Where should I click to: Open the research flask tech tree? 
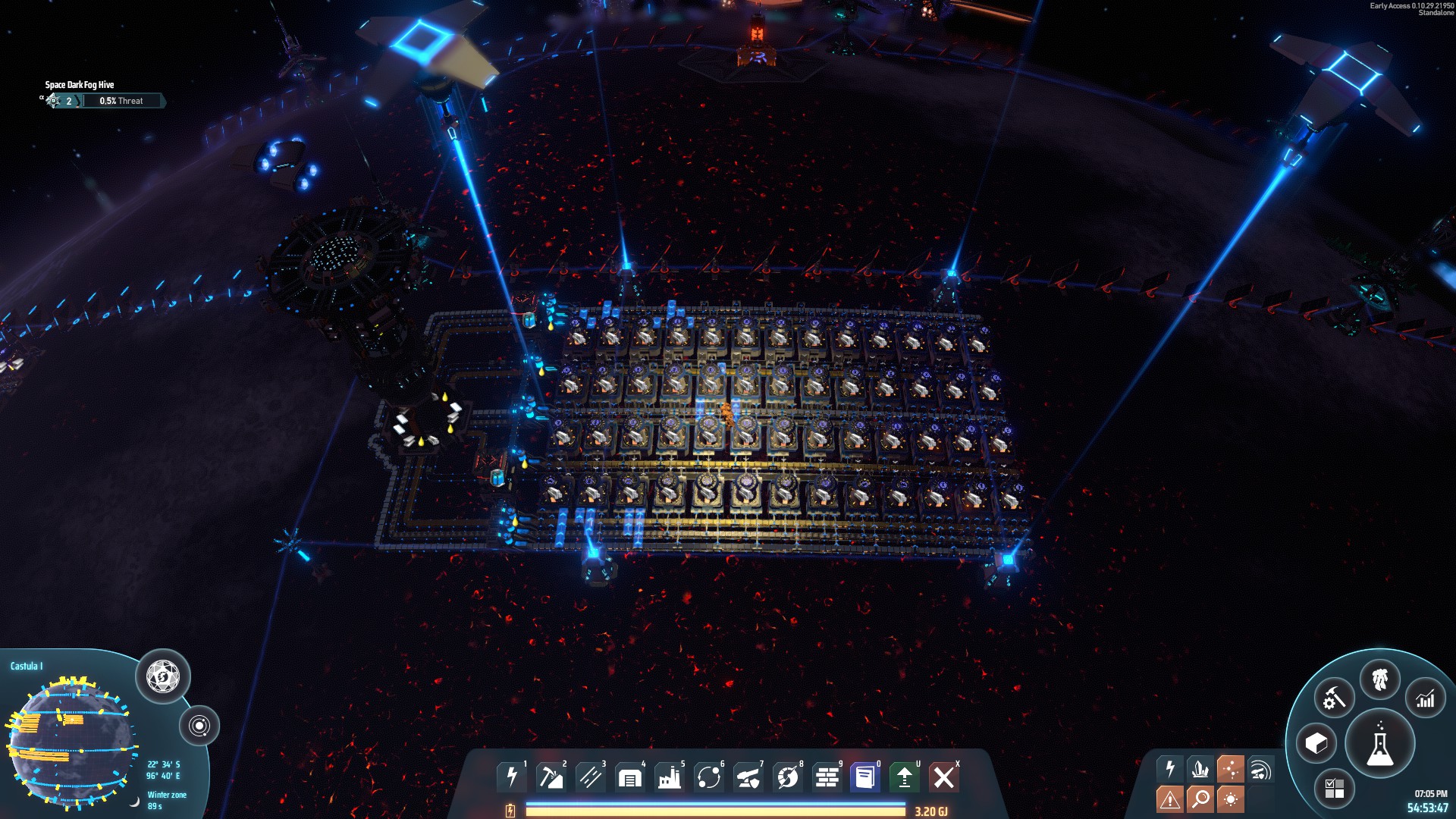click(x=1379, y=743)
